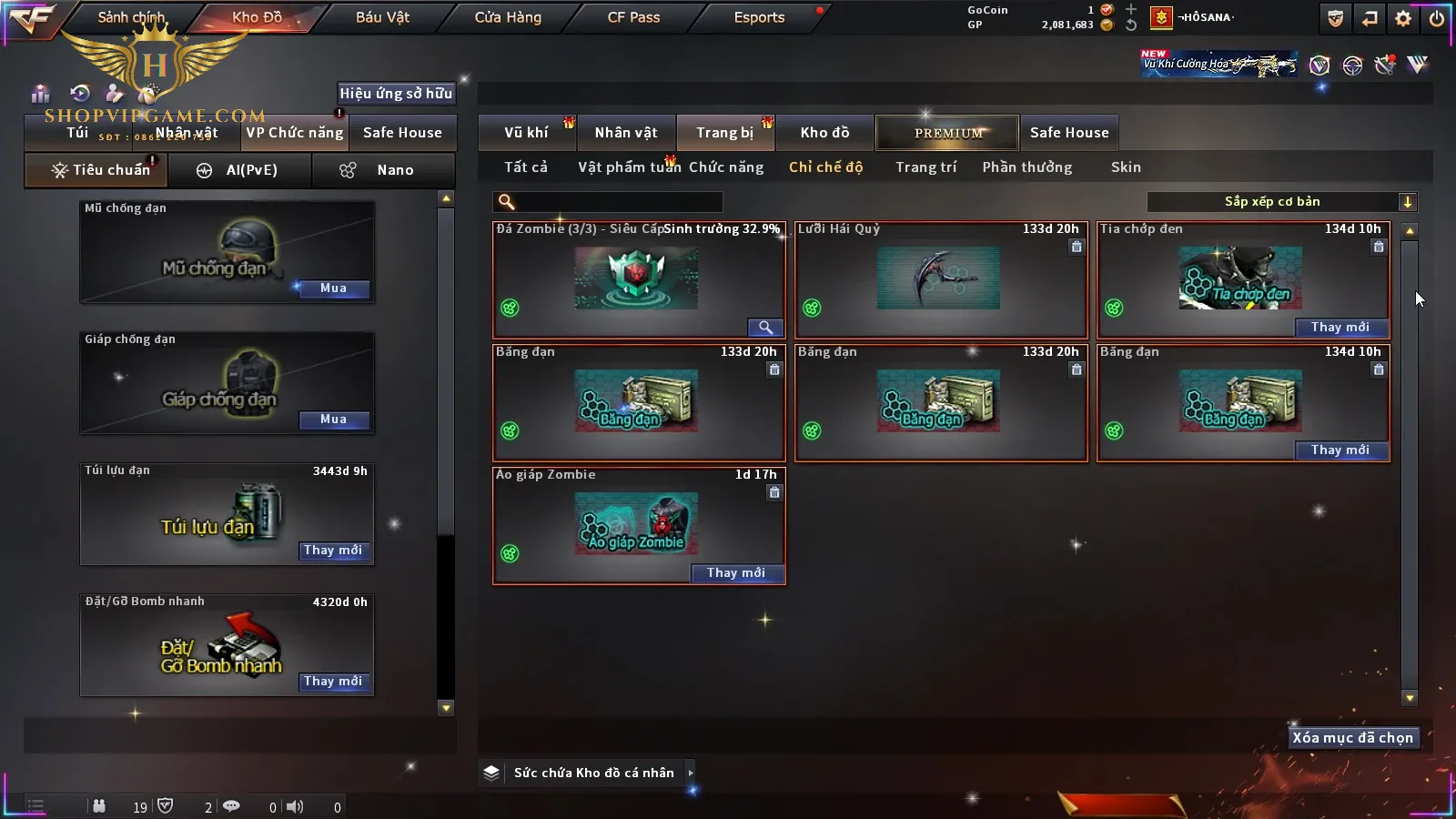Renew the Áo giáp Zombie item

point(736,572)
